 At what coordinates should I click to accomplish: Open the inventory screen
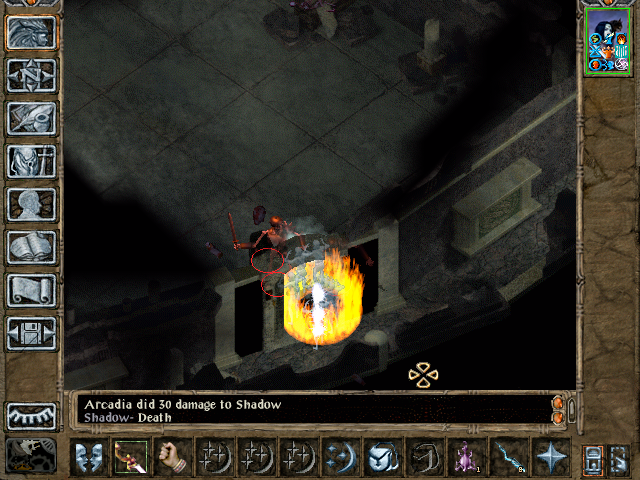[32, 161]
